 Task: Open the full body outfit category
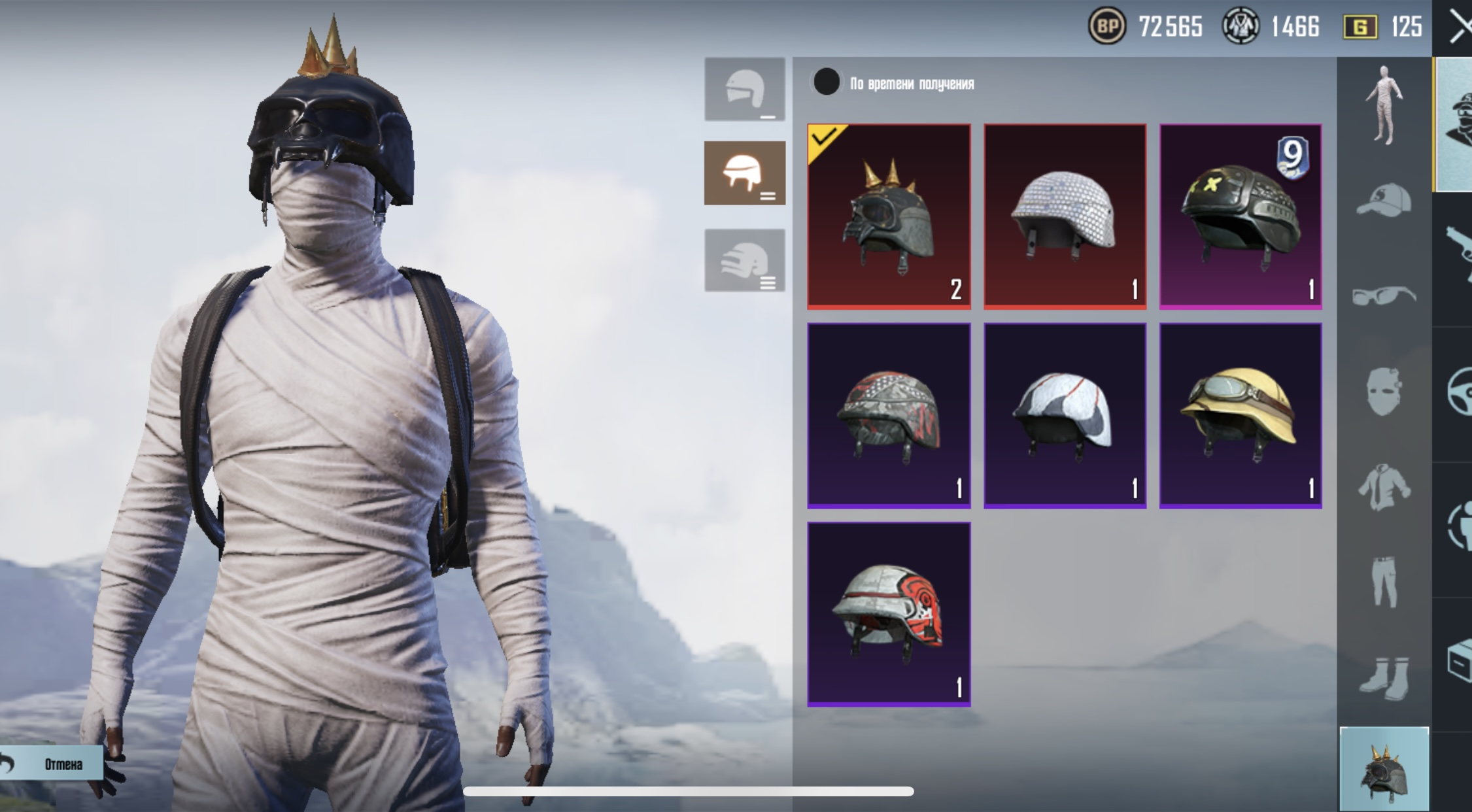1384,105
